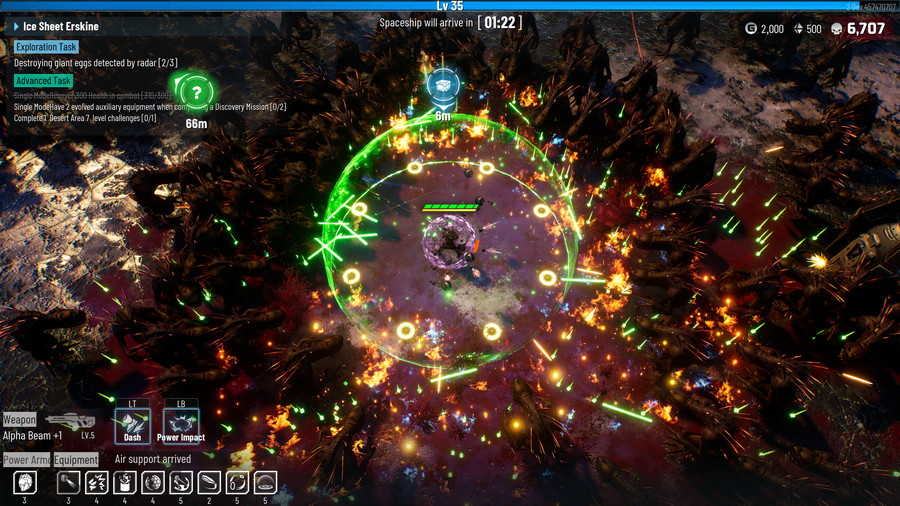Select the explosion burst equipment slot

[x=96, y=483]
